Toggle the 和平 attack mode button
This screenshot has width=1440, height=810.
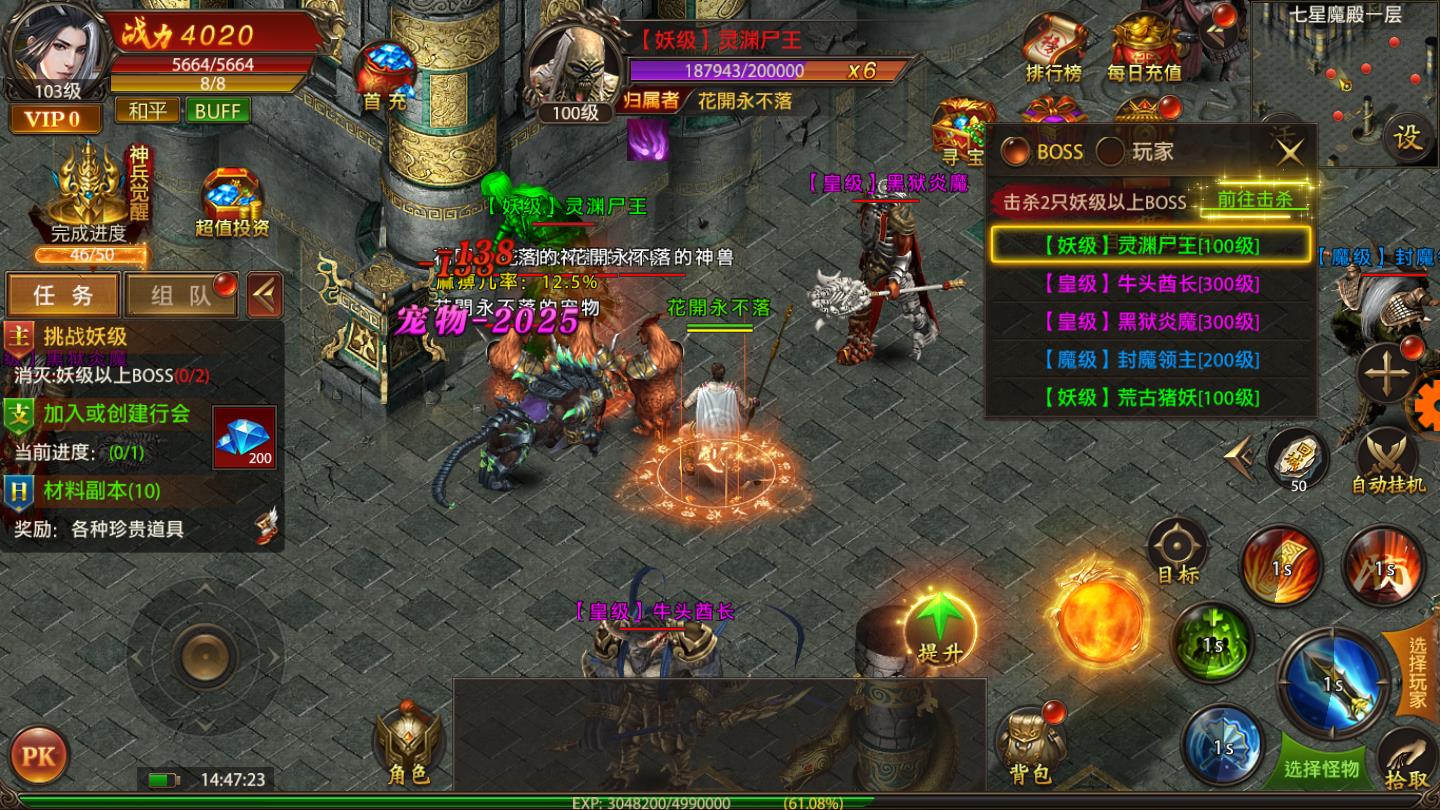click(x=147, y=111)
